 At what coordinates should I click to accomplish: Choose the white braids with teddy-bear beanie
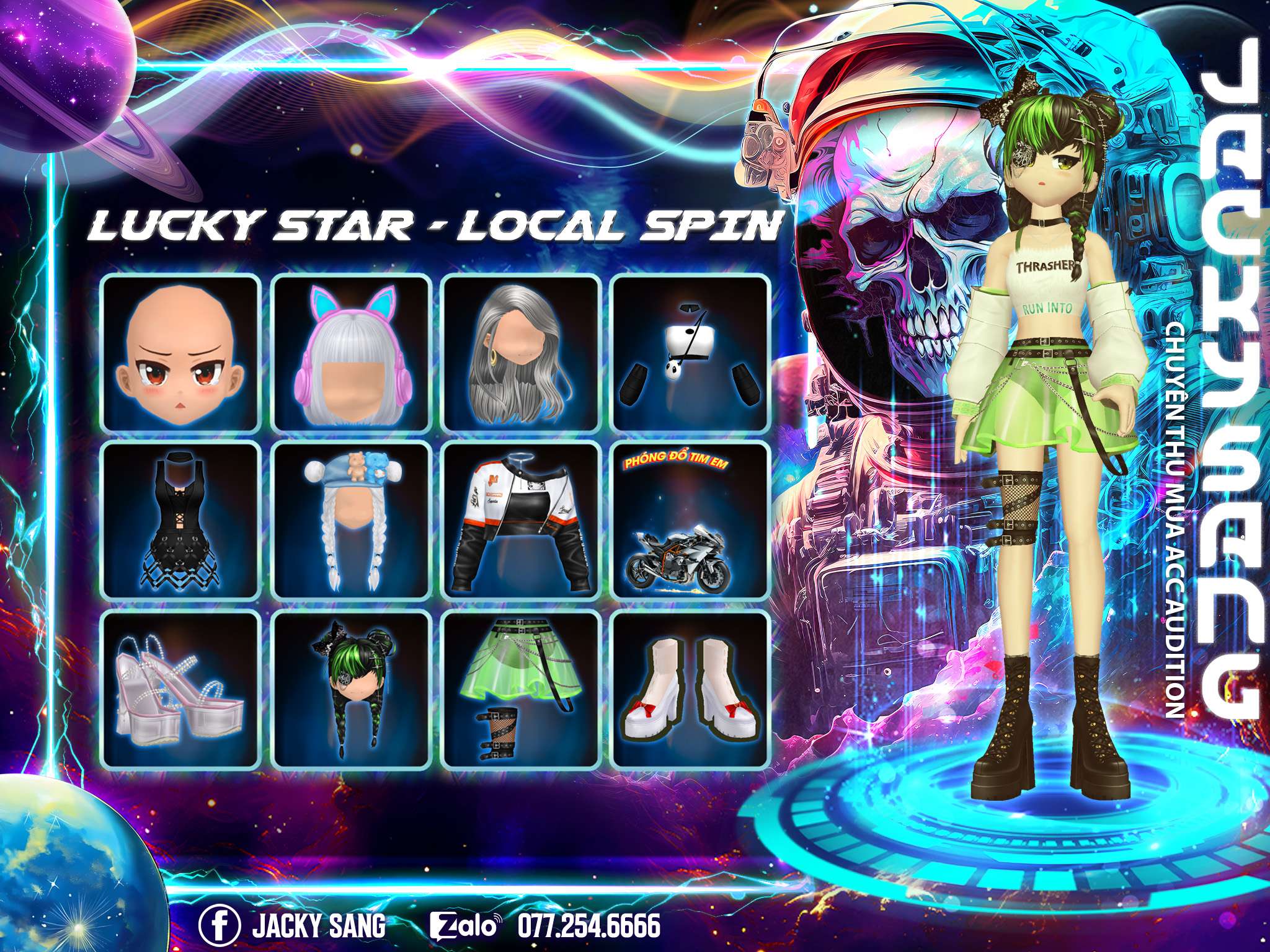coord(352,519)
